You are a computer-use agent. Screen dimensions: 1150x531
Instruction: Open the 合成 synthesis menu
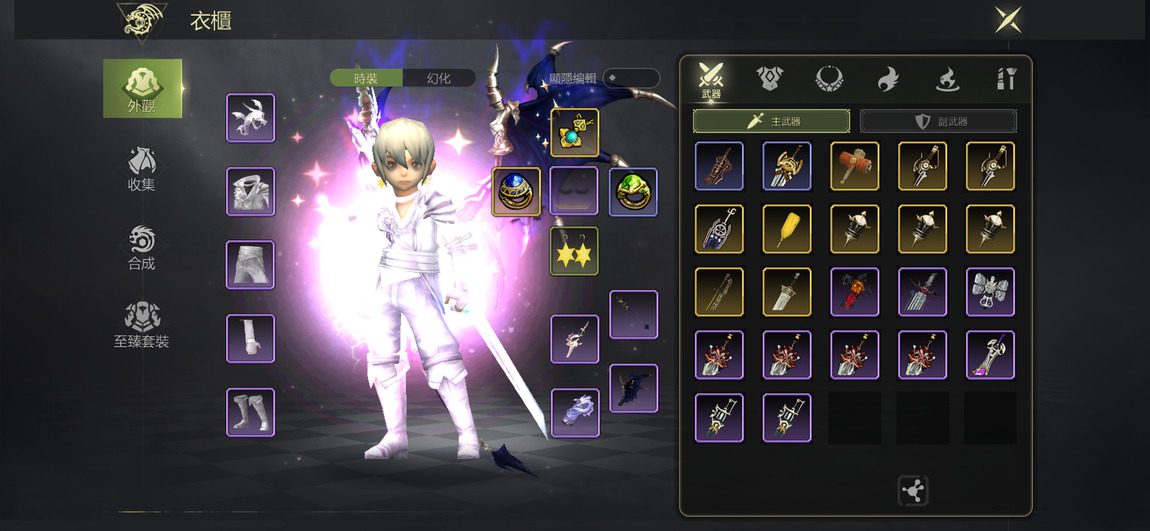point(142,247)
